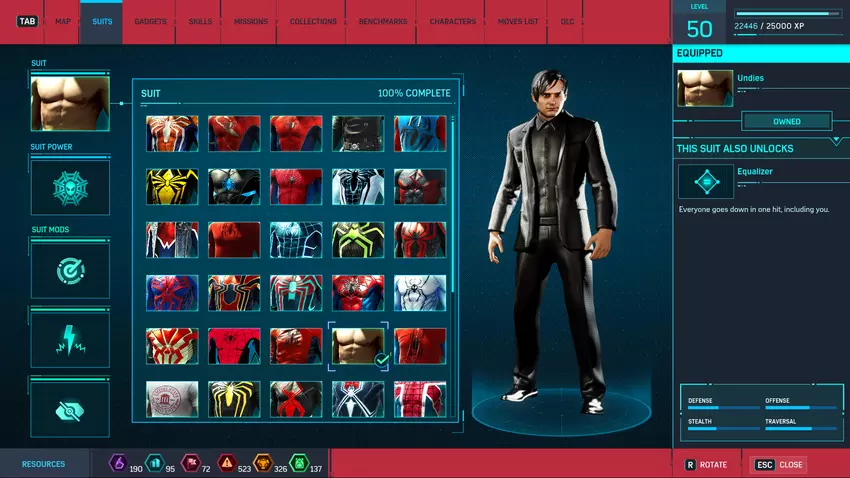Screen dimensions: 850x478
Task: Select the target-symbol suit mod slot
Action: click(70, 271)
